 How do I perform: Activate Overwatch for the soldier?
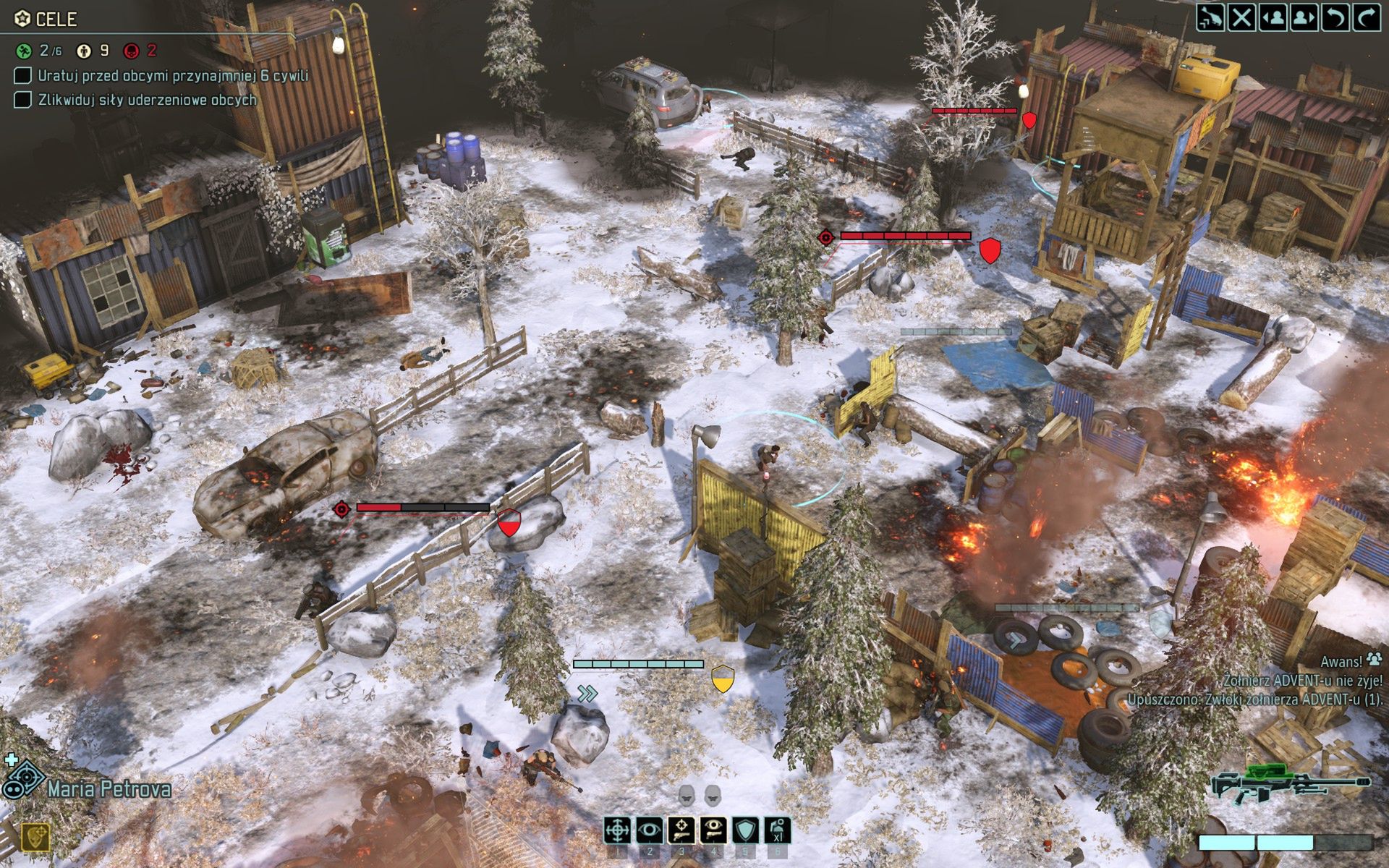(x=648, y=830)
